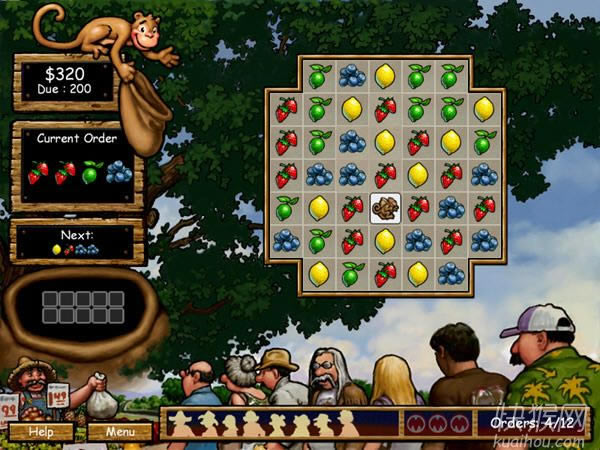Screen dimensions: 600x450
Task: Open the game Menu
Action: click(x=120, y=432)
